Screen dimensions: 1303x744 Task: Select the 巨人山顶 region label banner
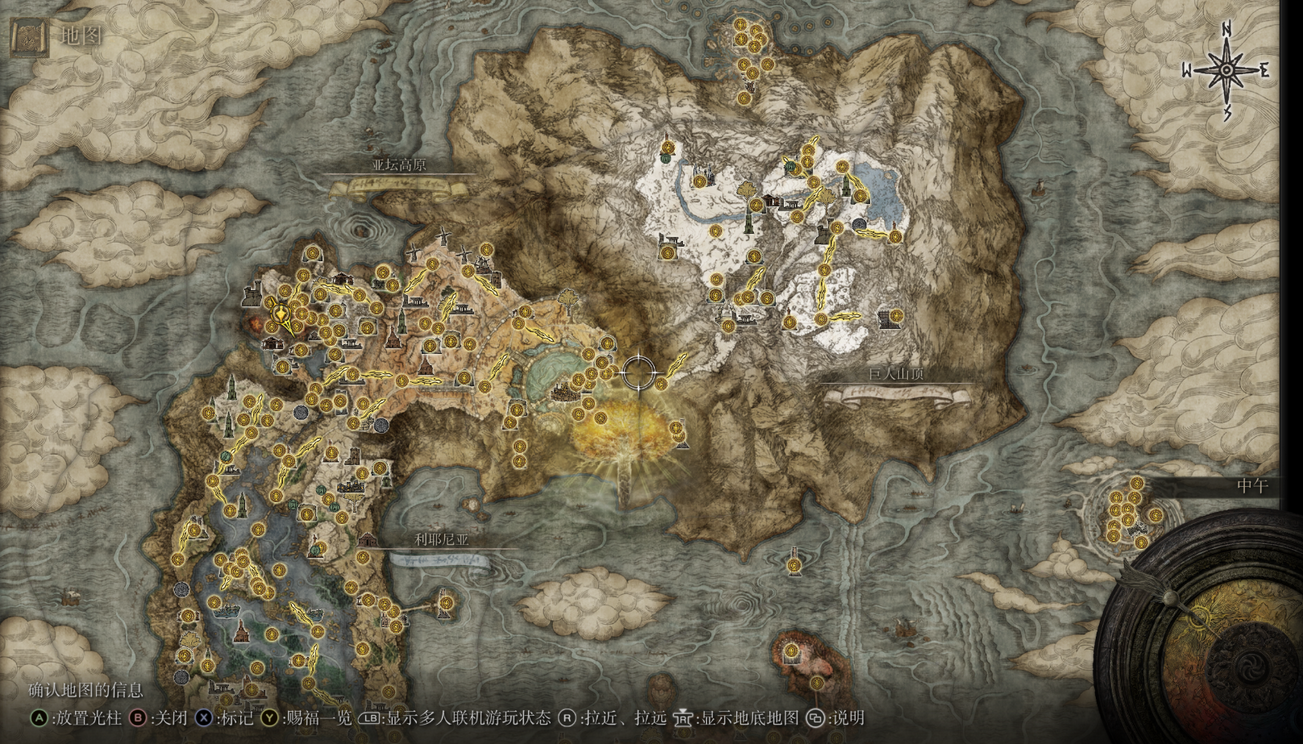[895, 376]
